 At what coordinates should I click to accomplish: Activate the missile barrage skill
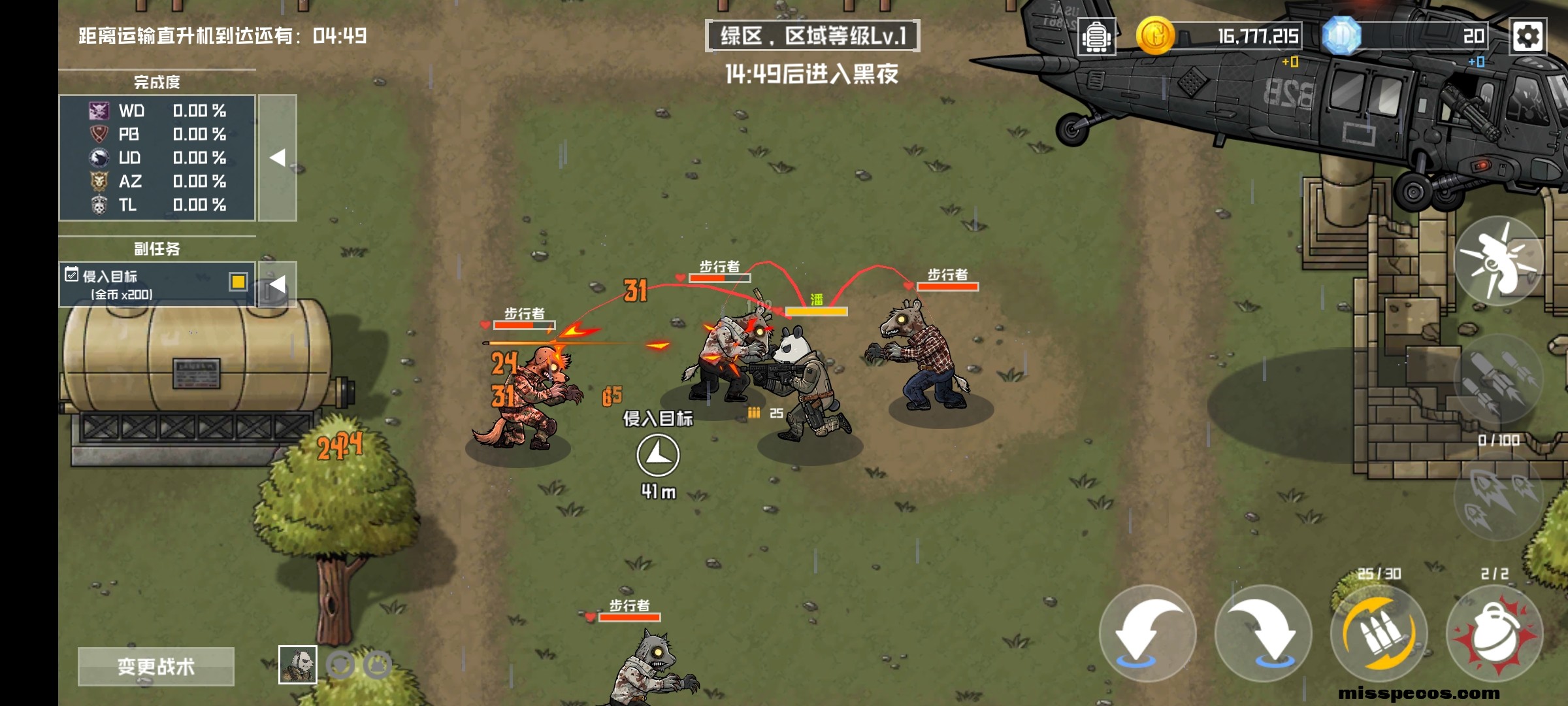[x=1498, y=379]
